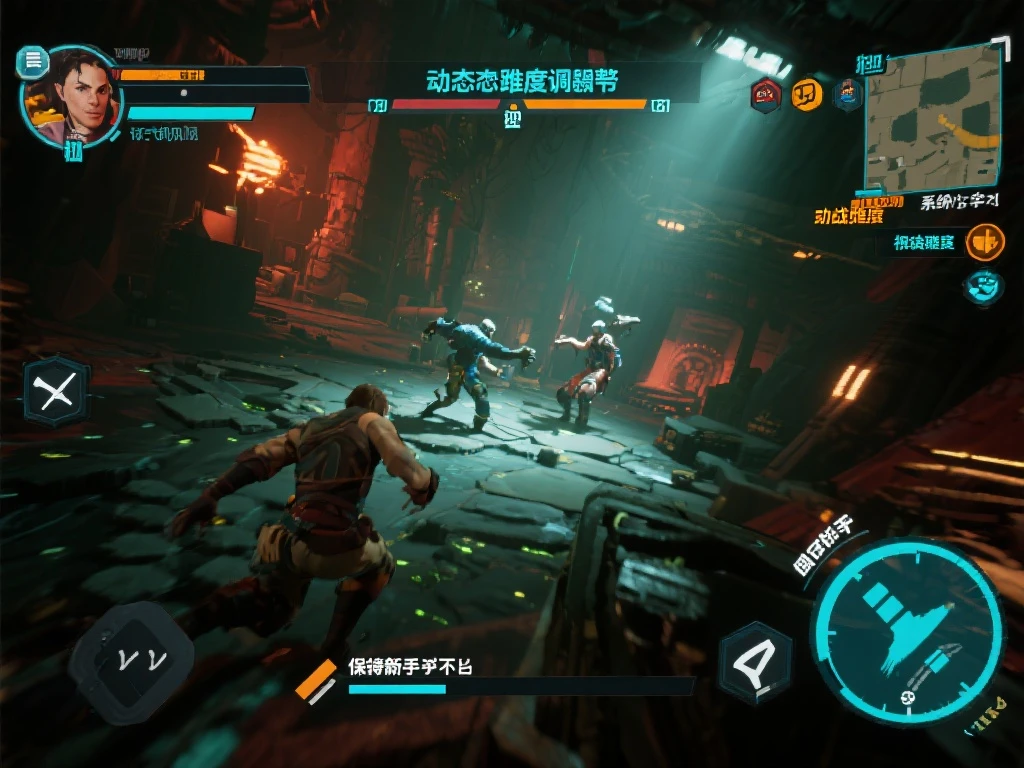Select the red hexagon status icon
This screenshot has width=1024, height=768.
pyautogui.click(x=766, y=95)
